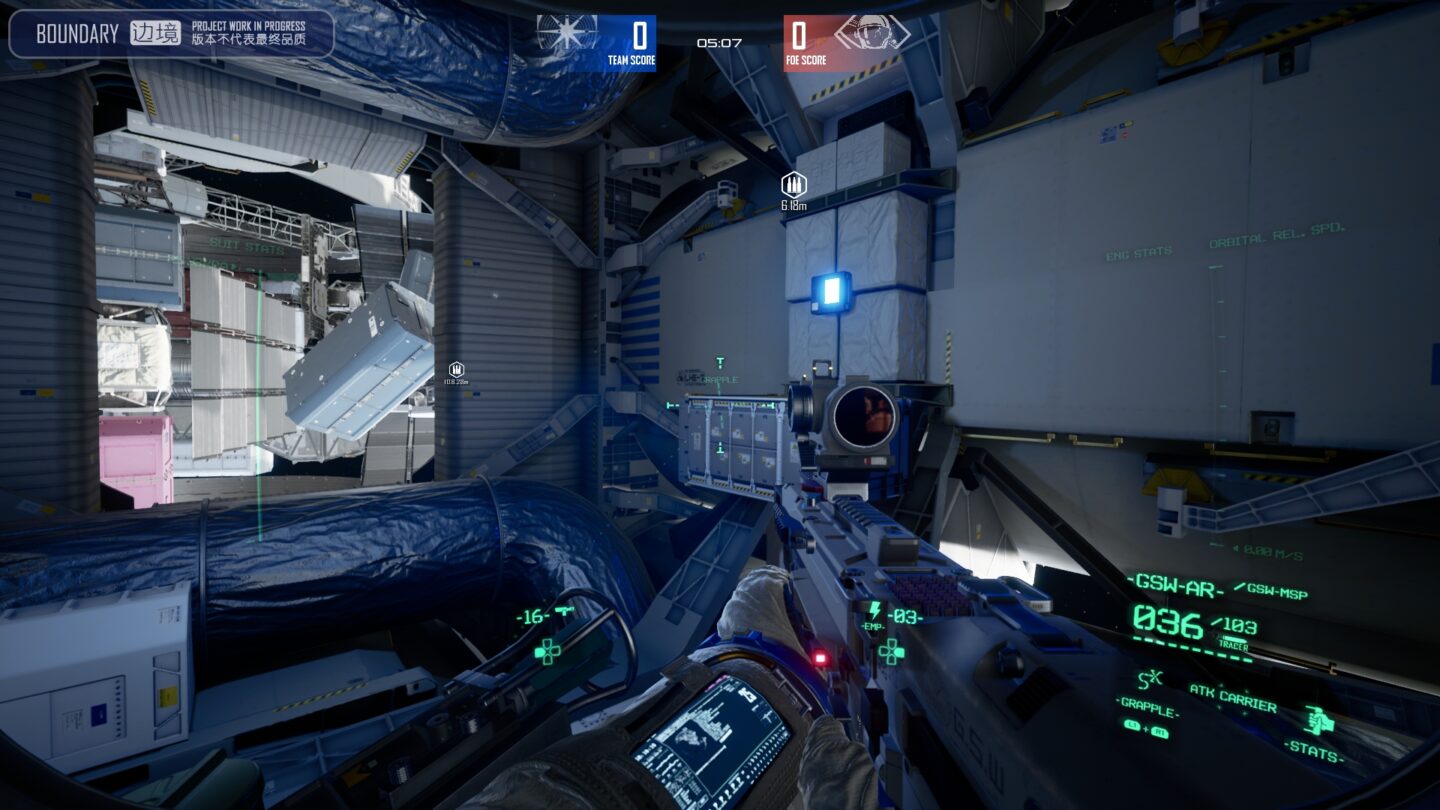This screenshot has width=1440, height=810.
Task: Click the foe astronaut helmet icon
Action: click(x=873, y=31)
